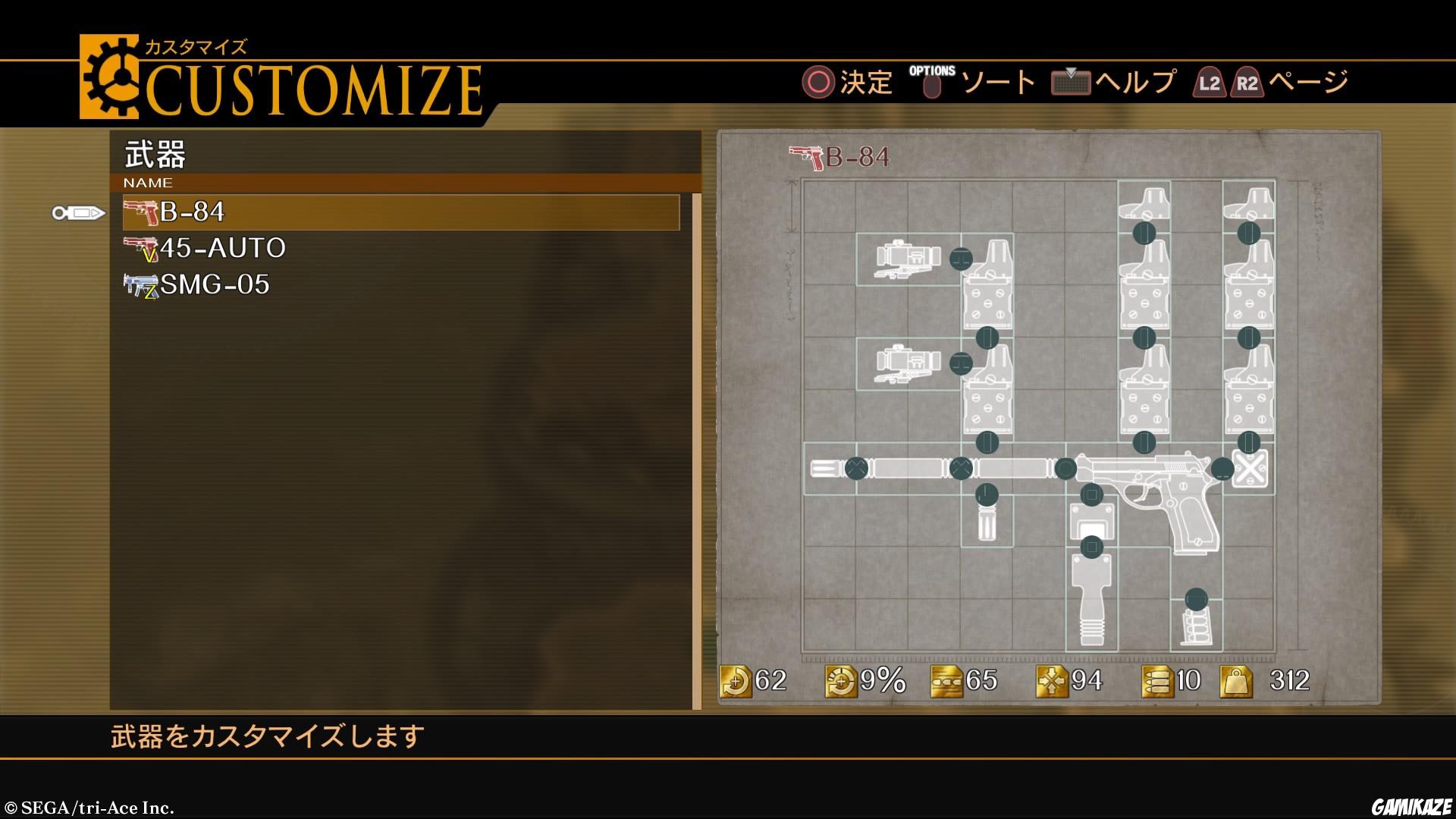1456x819 pixels.
Task: Click the expansion arrows icon showing 94
Action: (x=1052, y=682)
